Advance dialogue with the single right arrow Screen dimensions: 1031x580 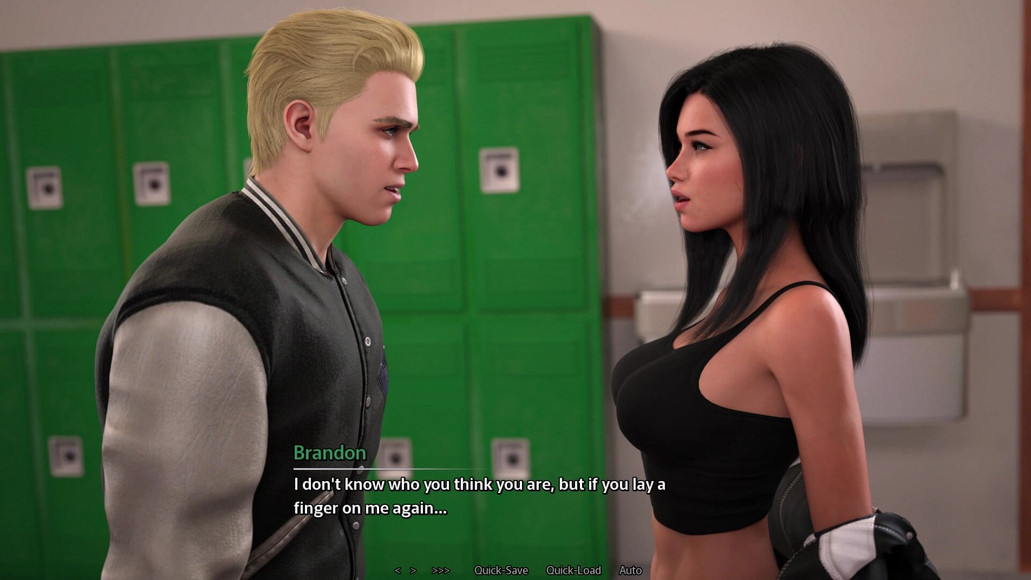[x=413, y=570]
